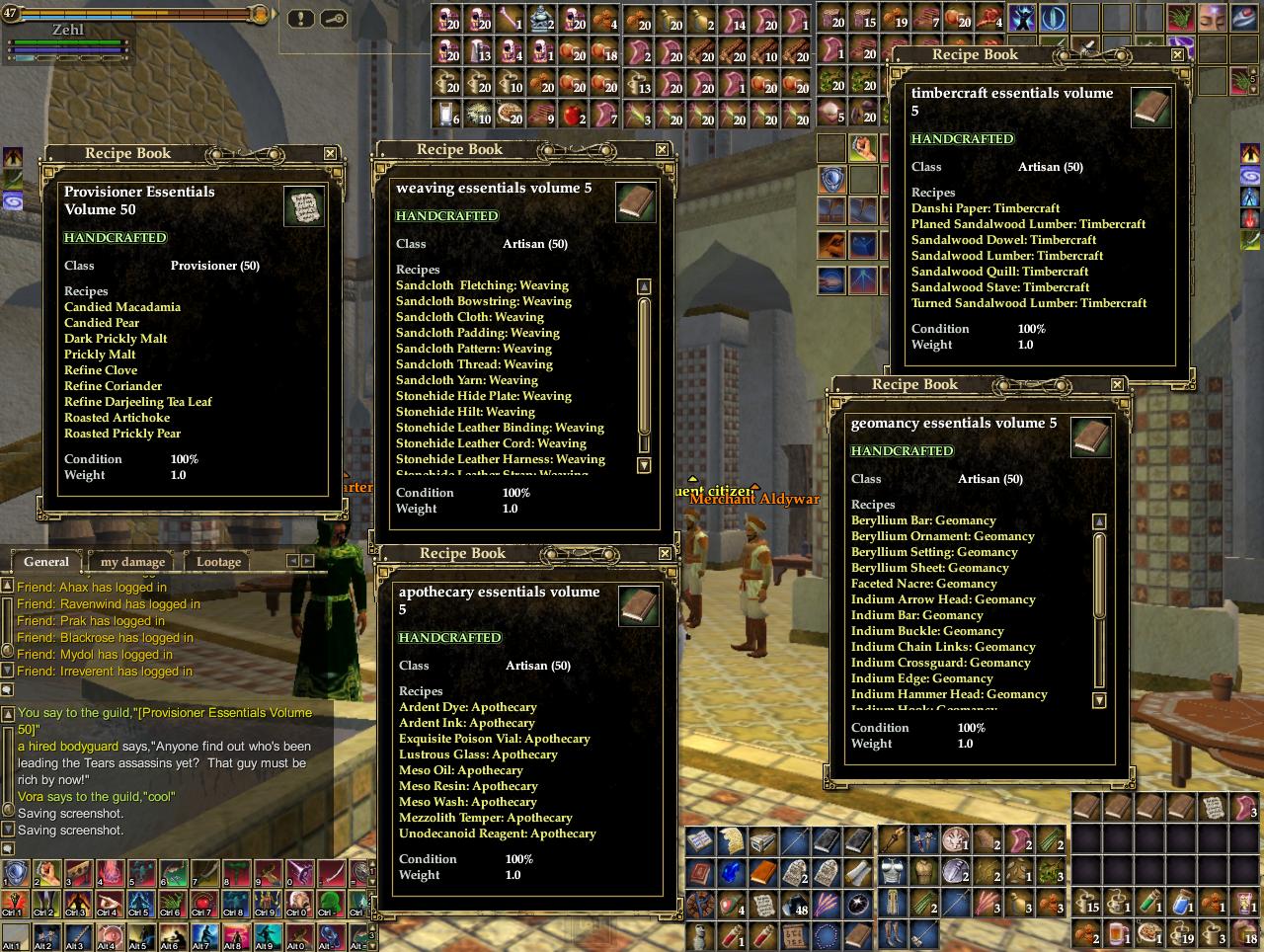Click the Provisioner Essentials scroll icon
The width and height of the screenshot is (1264, 952).
303,206
